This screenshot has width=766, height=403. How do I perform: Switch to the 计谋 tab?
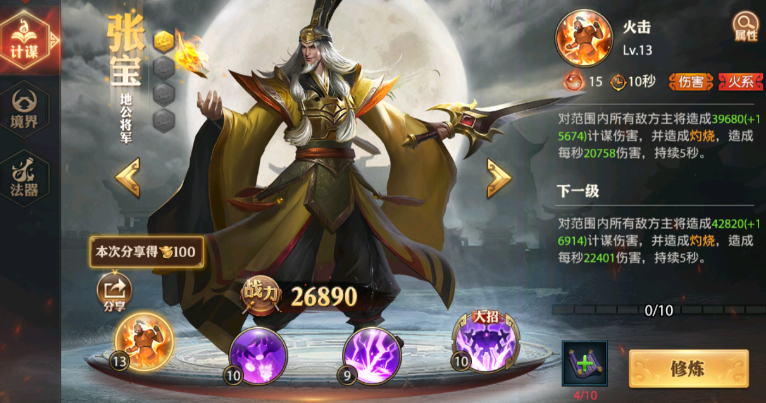tap(24, 40)
